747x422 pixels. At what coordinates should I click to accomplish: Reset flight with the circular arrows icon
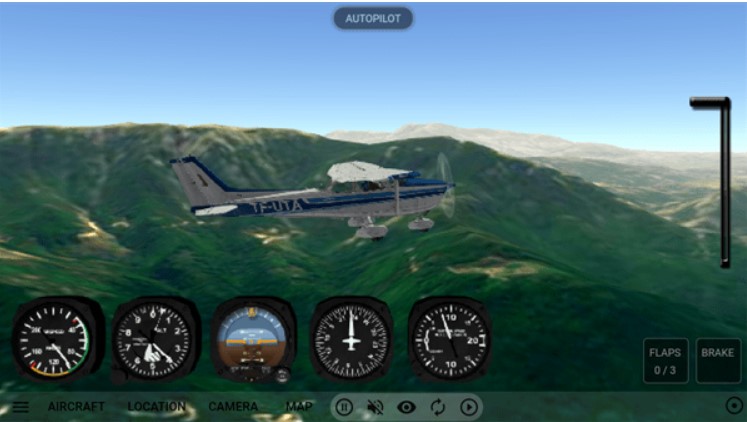click(437, 407)
